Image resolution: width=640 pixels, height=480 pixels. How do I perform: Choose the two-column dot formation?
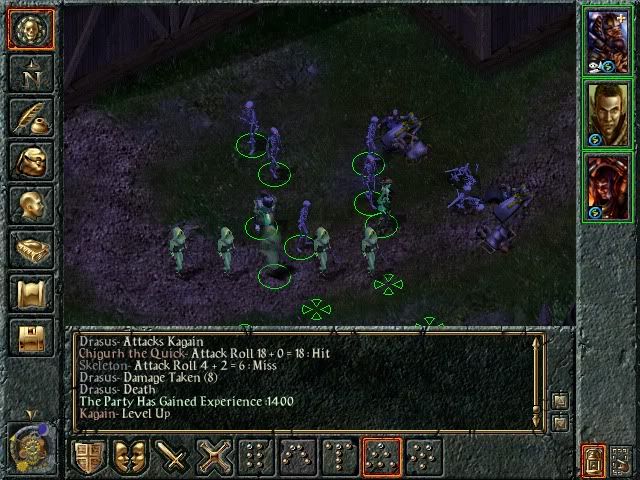(256, 457)
